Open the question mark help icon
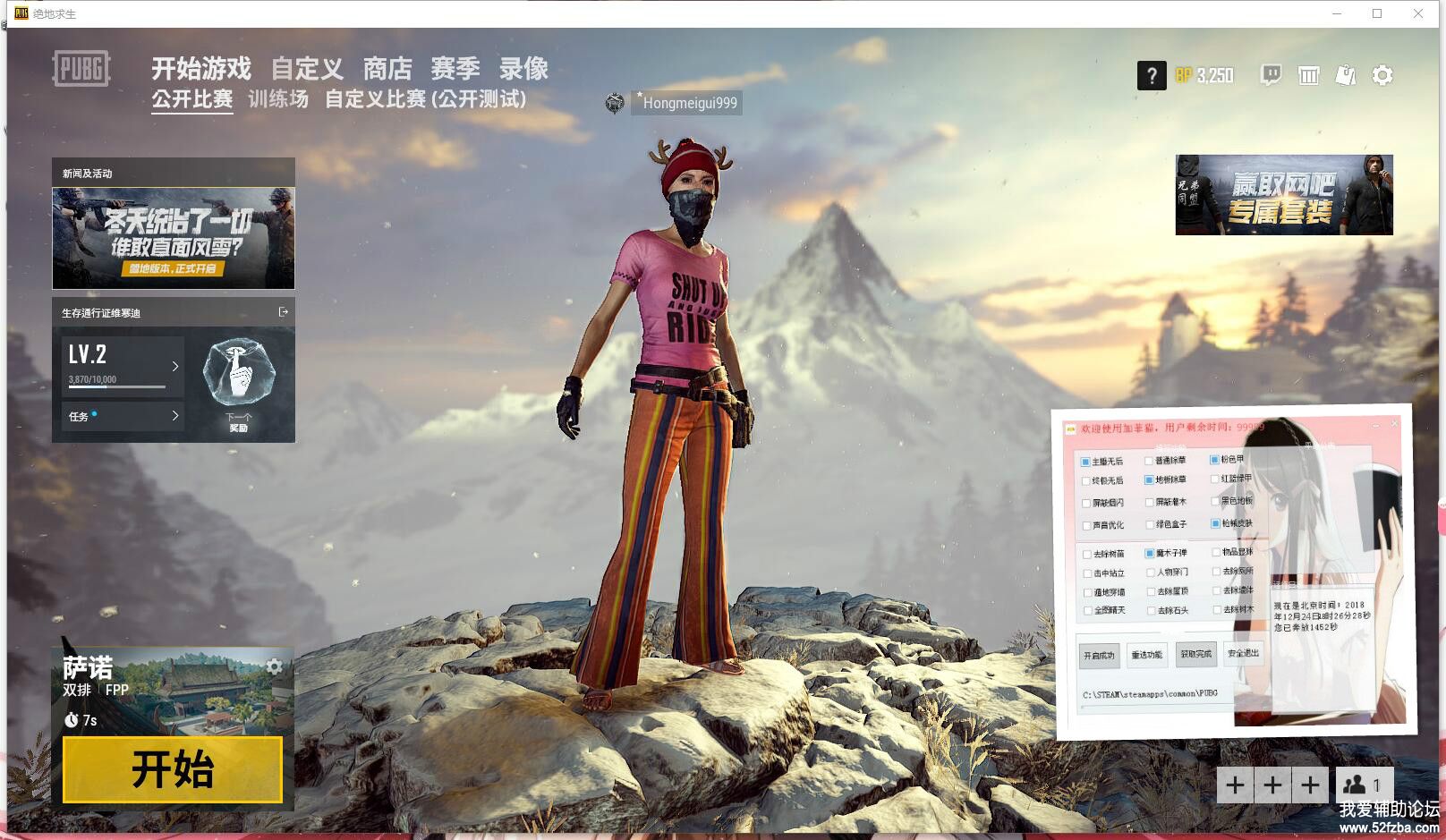1446x840 pixels. click(x=1152, y=76)
